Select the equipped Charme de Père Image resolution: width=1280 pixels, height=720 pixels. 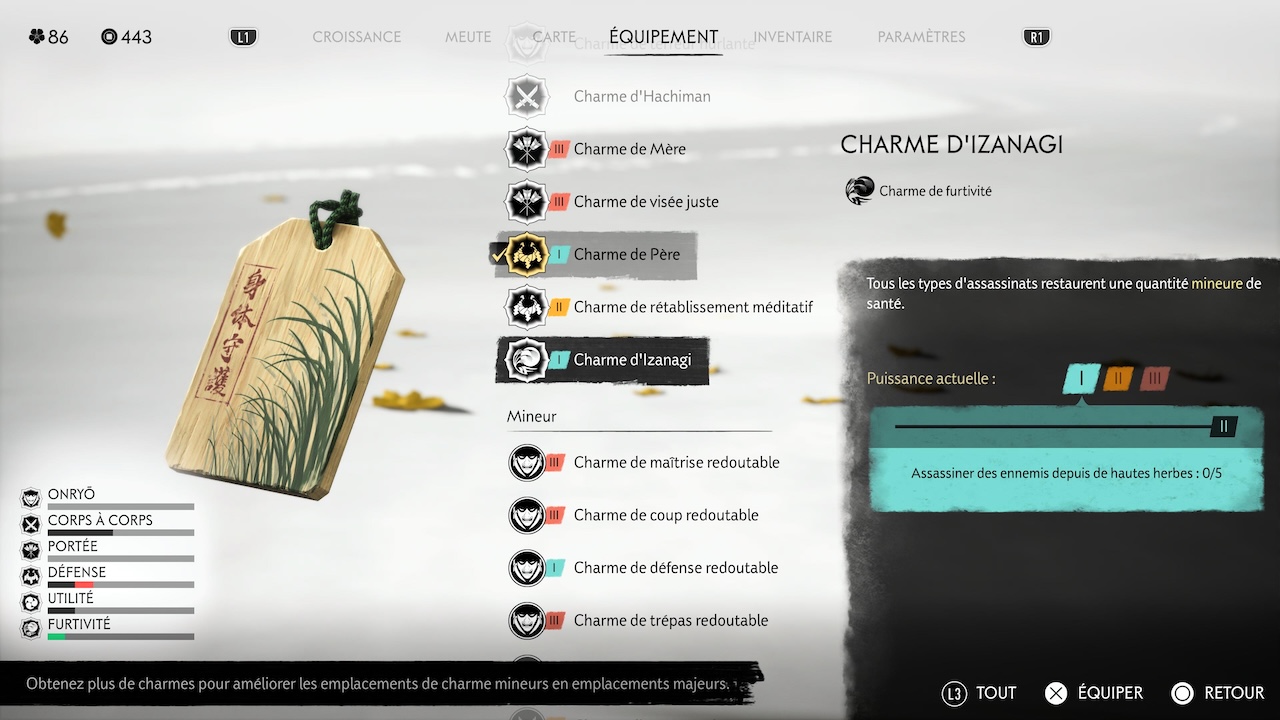click(x=626, y=255)
